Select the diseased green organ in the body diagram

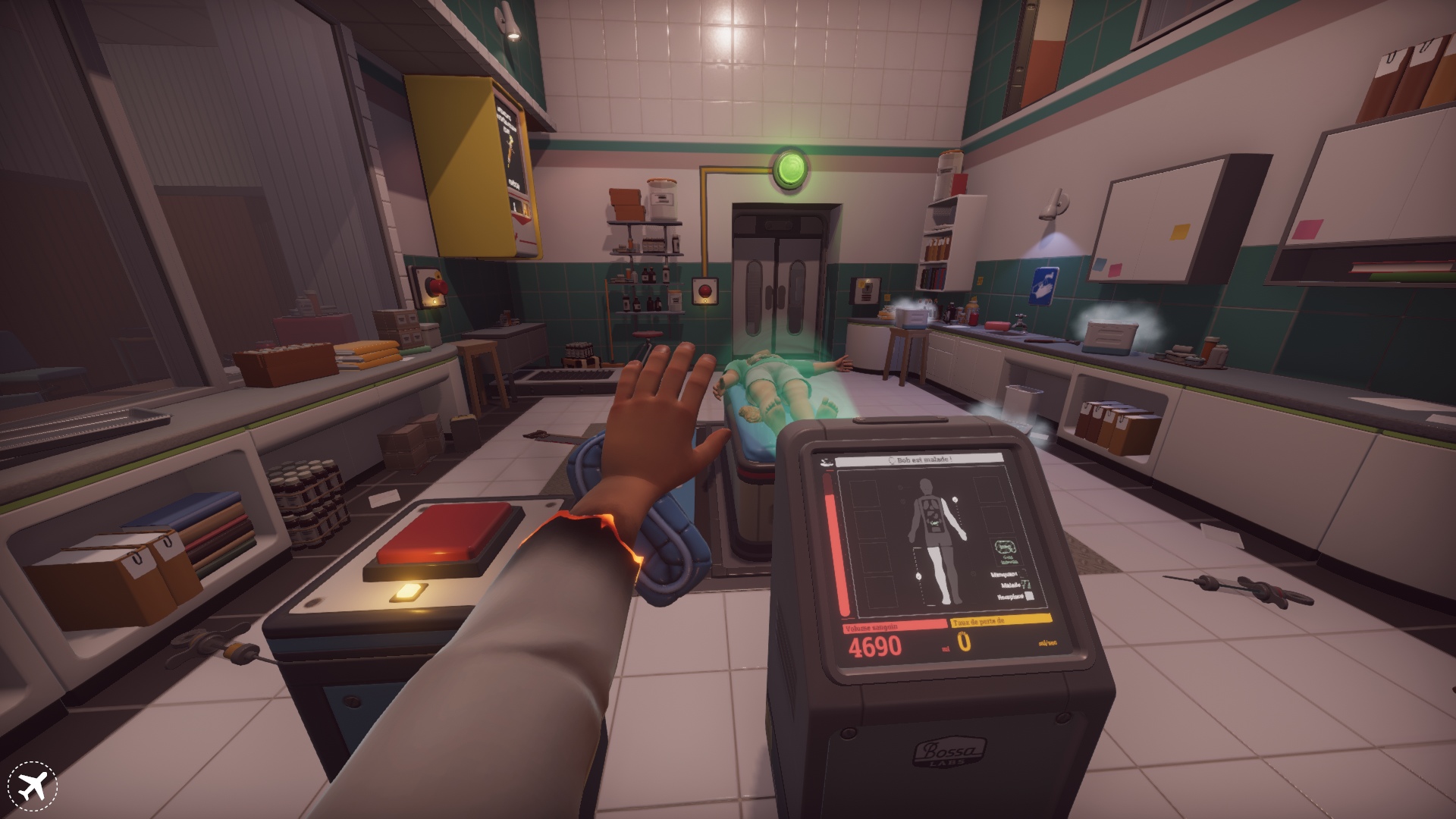point(935,523)
